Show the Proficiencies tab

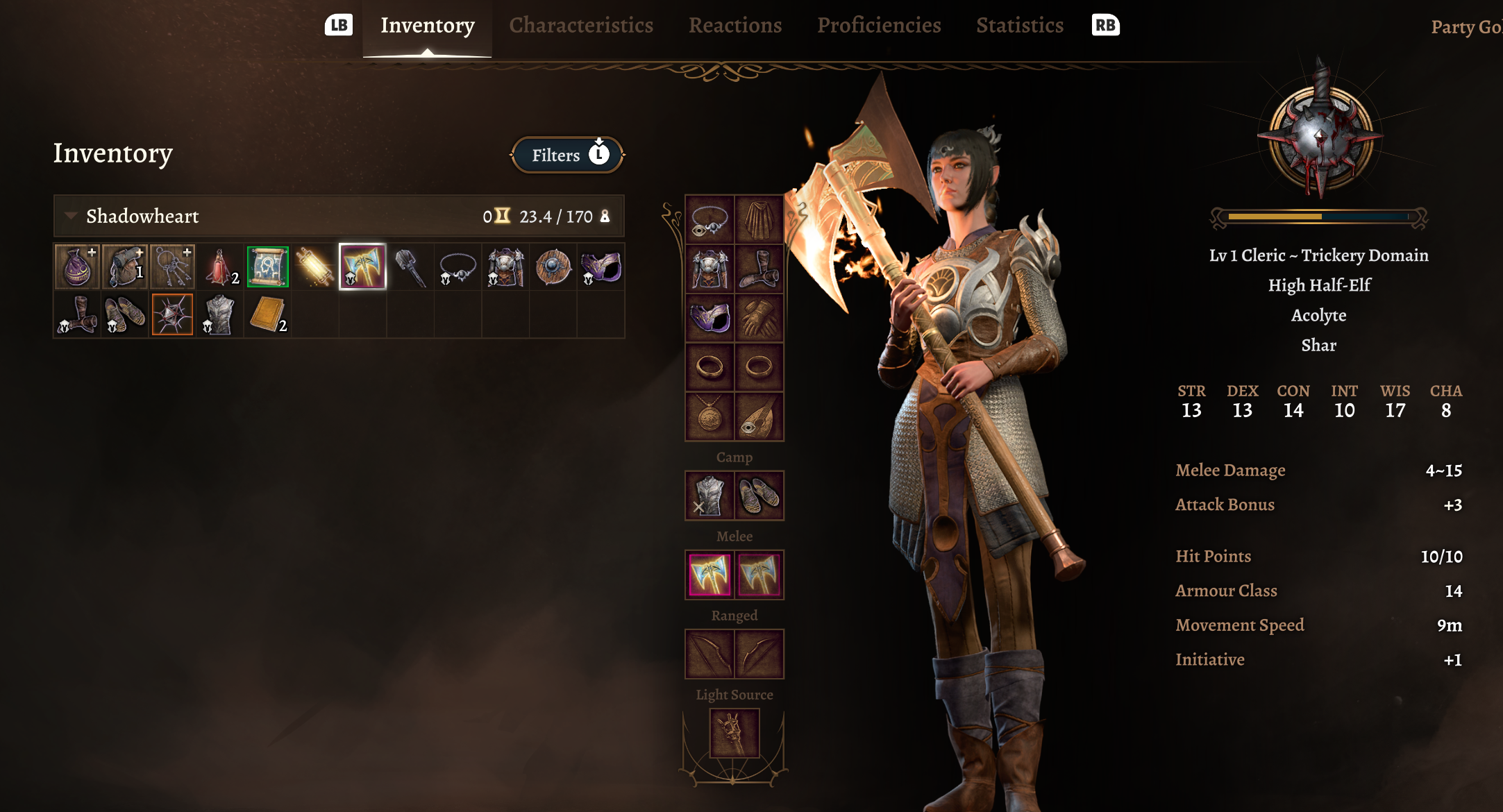(878, 26)
